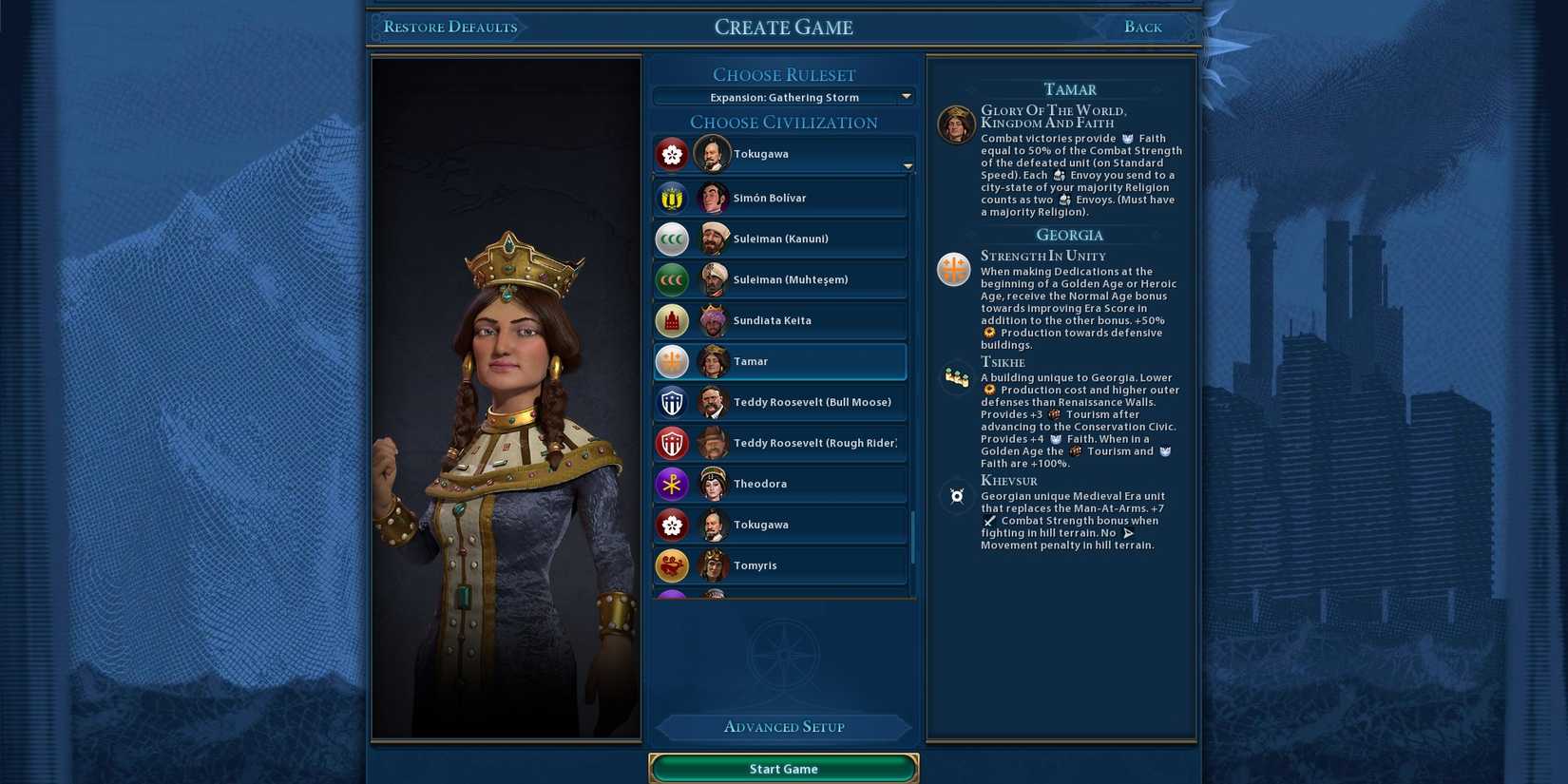Open Advanced Setup

point(783,727)
